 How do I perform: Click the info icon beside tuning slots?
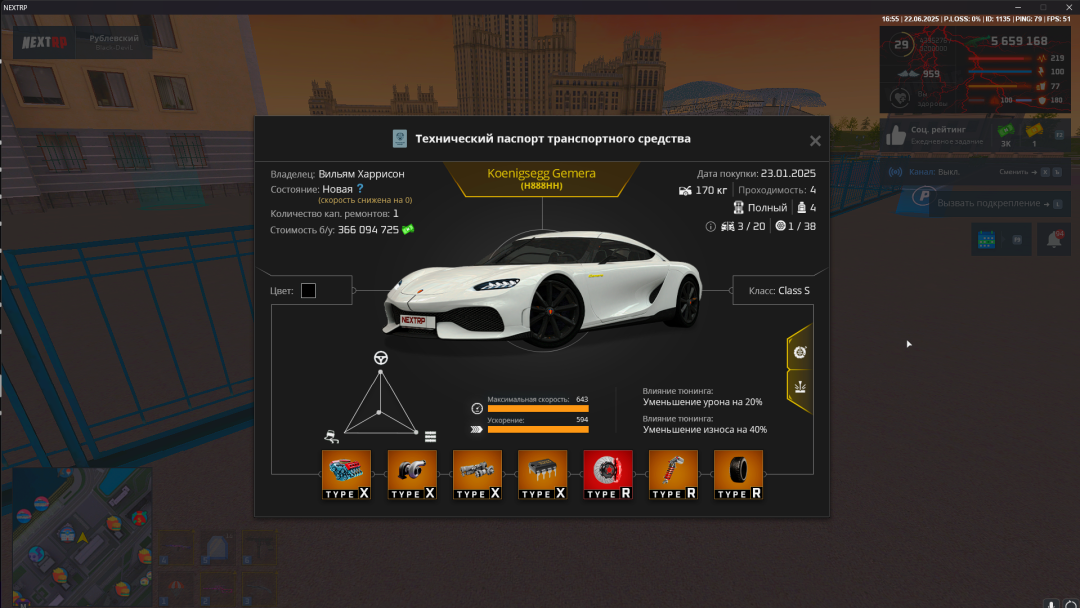(x=711, y=226)
